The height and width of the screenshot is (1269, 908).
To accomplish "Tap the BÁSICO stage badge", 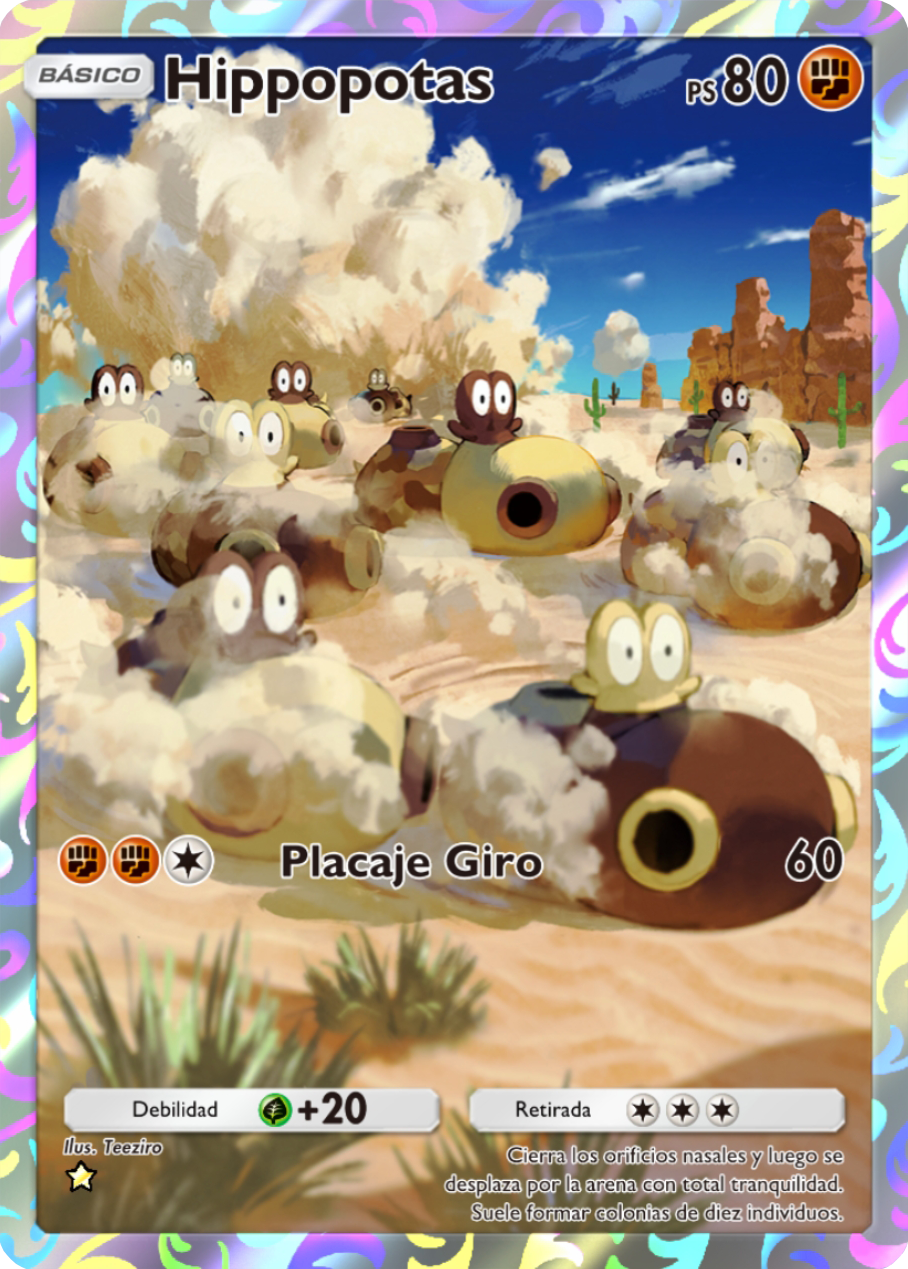I will coord(88,76).
